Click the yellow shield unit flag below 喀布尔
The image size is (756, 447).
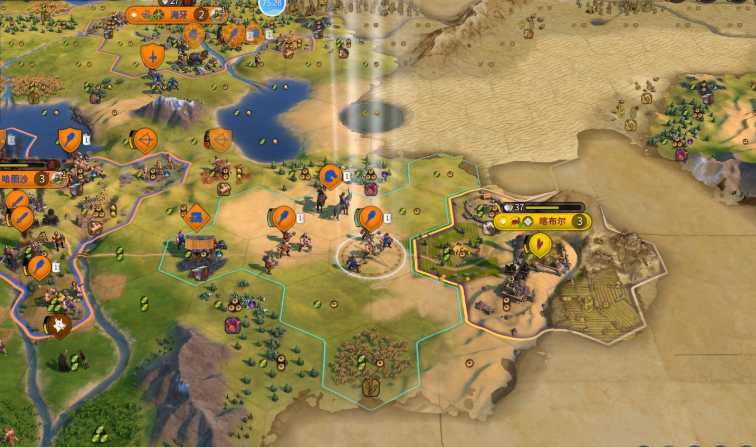(539, 245)
